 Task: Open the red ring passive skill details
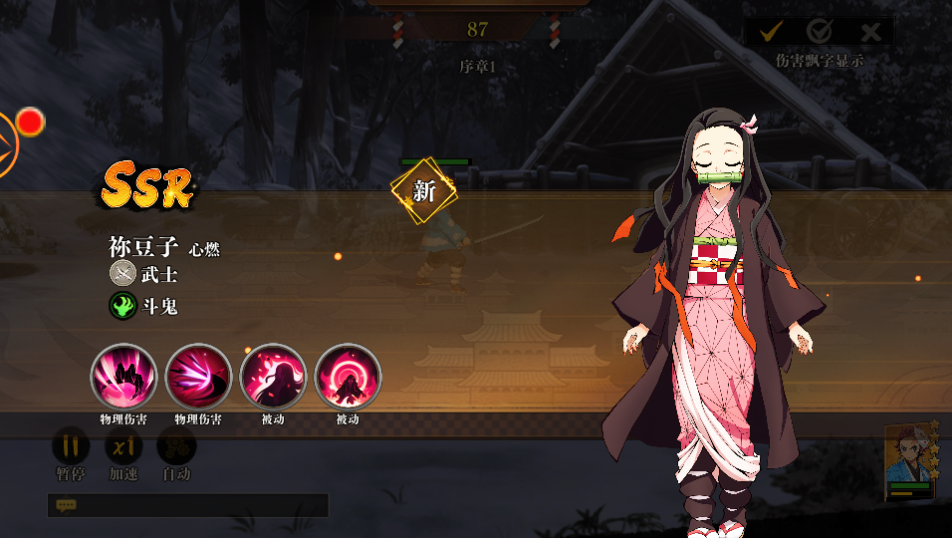[348, 376]
